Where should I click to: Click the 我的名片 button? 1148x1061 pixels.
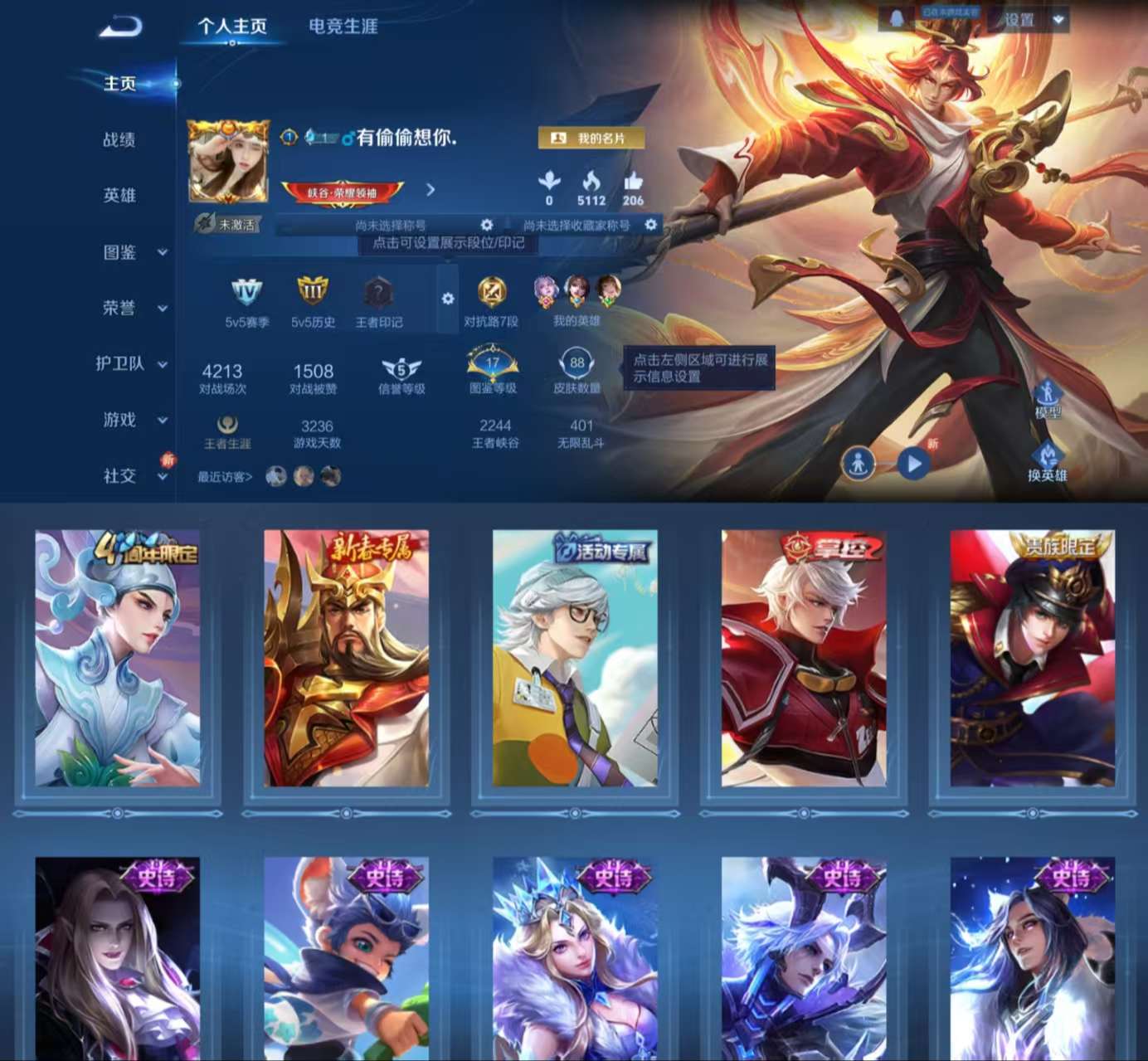click(x=592, y=139)
